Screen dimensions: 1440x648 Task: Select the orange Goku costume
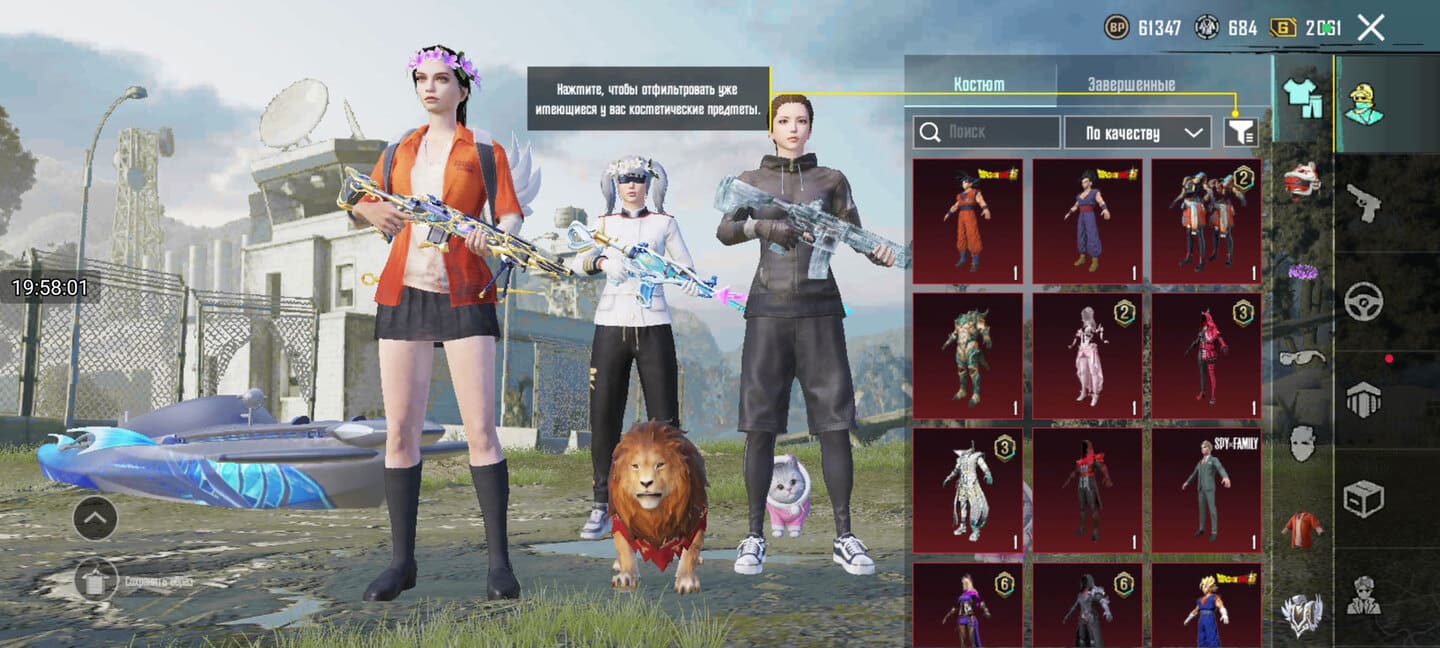click(x=967, y=221)
